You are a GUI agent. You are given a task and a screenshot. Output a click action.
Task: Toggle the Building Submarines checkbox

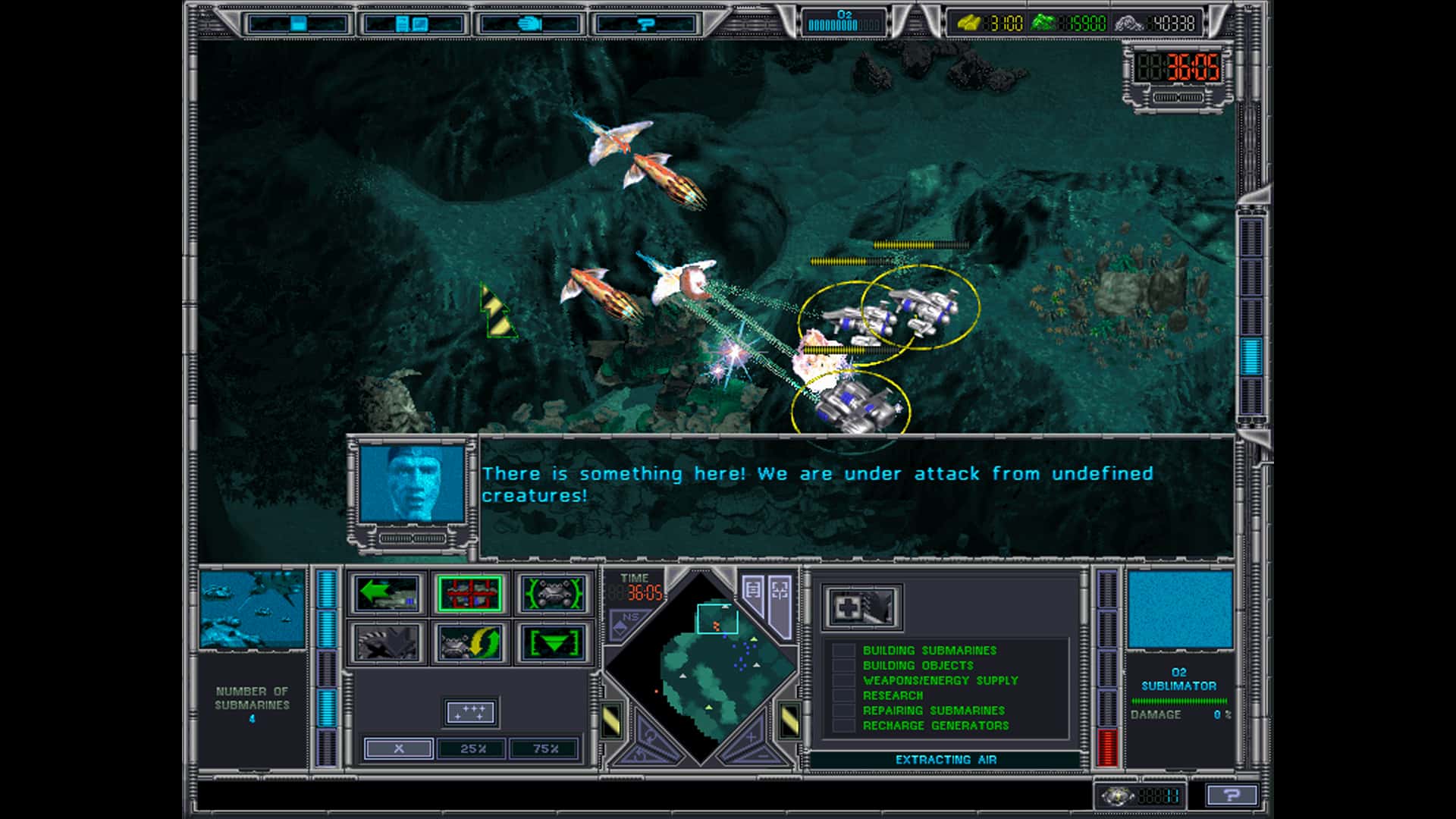pos(842,650)
